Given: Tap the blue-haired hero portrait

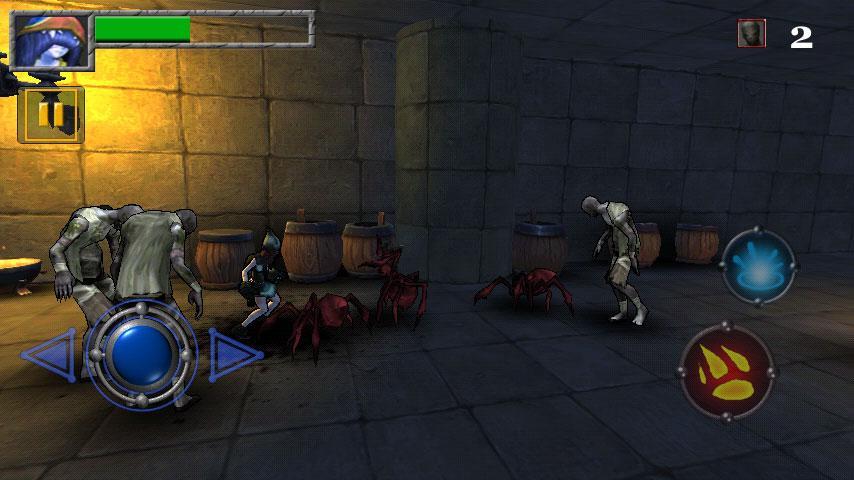Looking at the screenshot, I should point(50,40).
